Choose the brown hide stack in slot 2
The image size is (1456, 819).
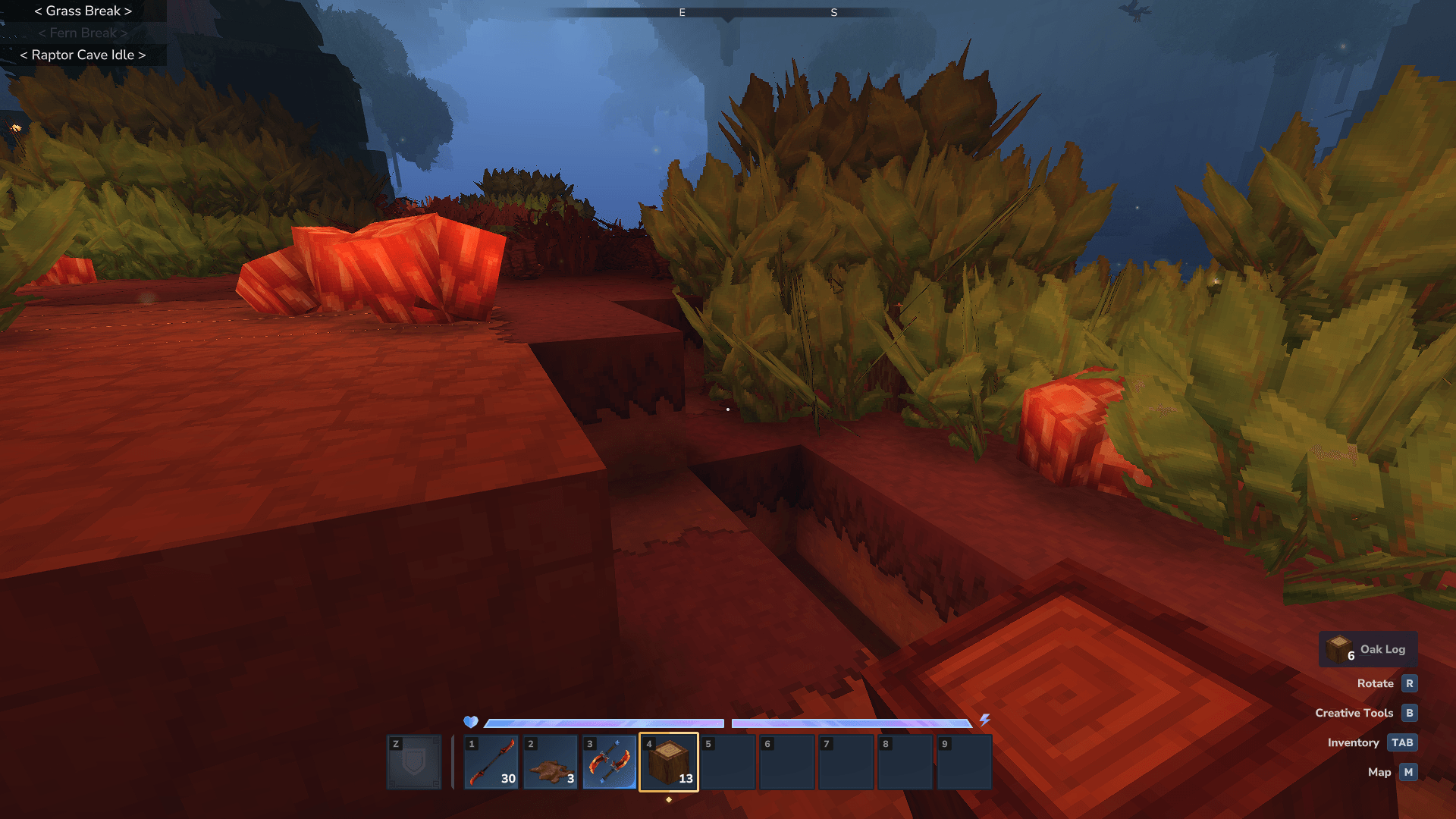point(550,762)
